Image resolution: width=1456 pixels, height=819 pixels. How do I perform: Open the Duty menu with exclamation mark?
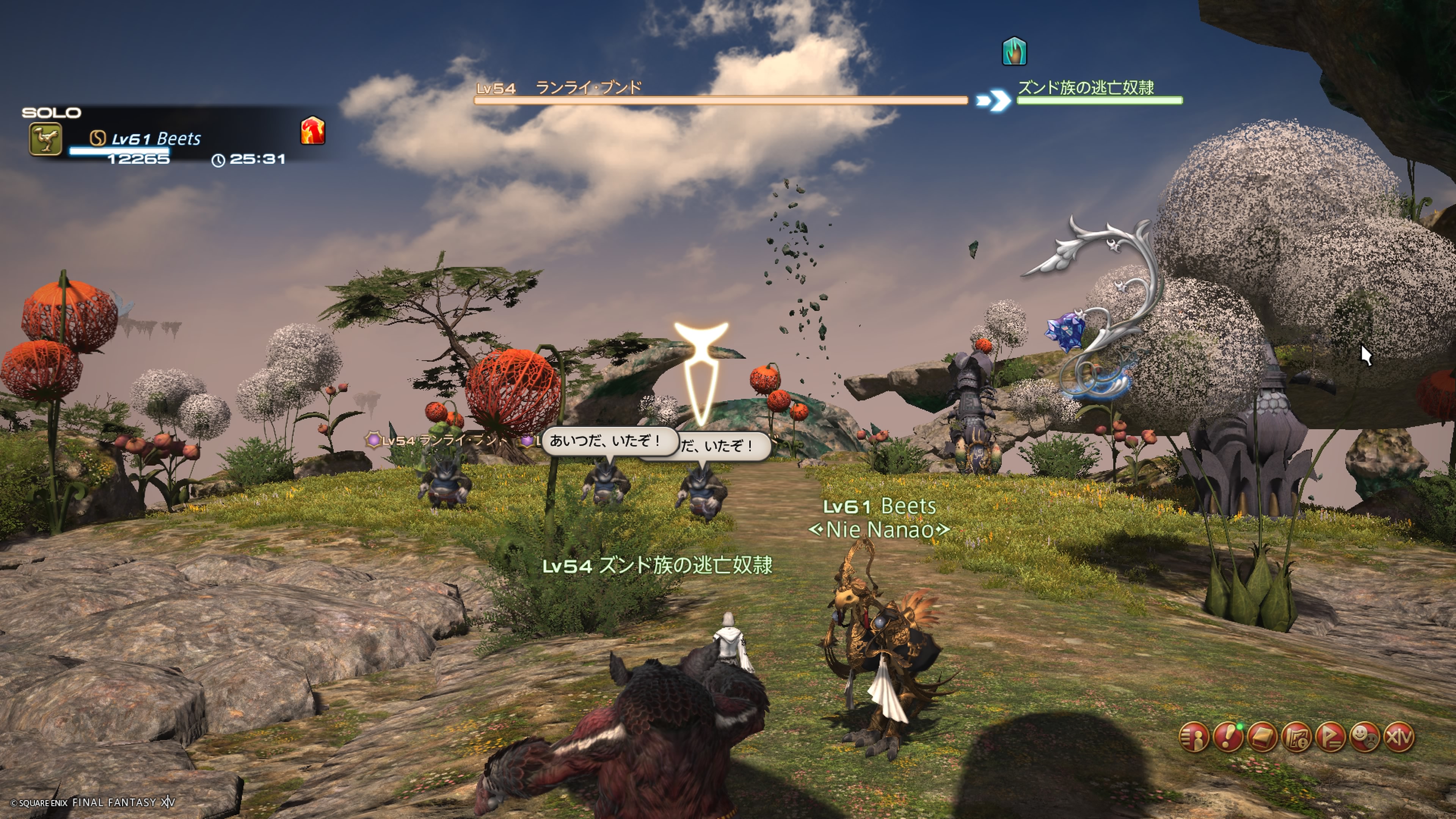coord(1228,737)
